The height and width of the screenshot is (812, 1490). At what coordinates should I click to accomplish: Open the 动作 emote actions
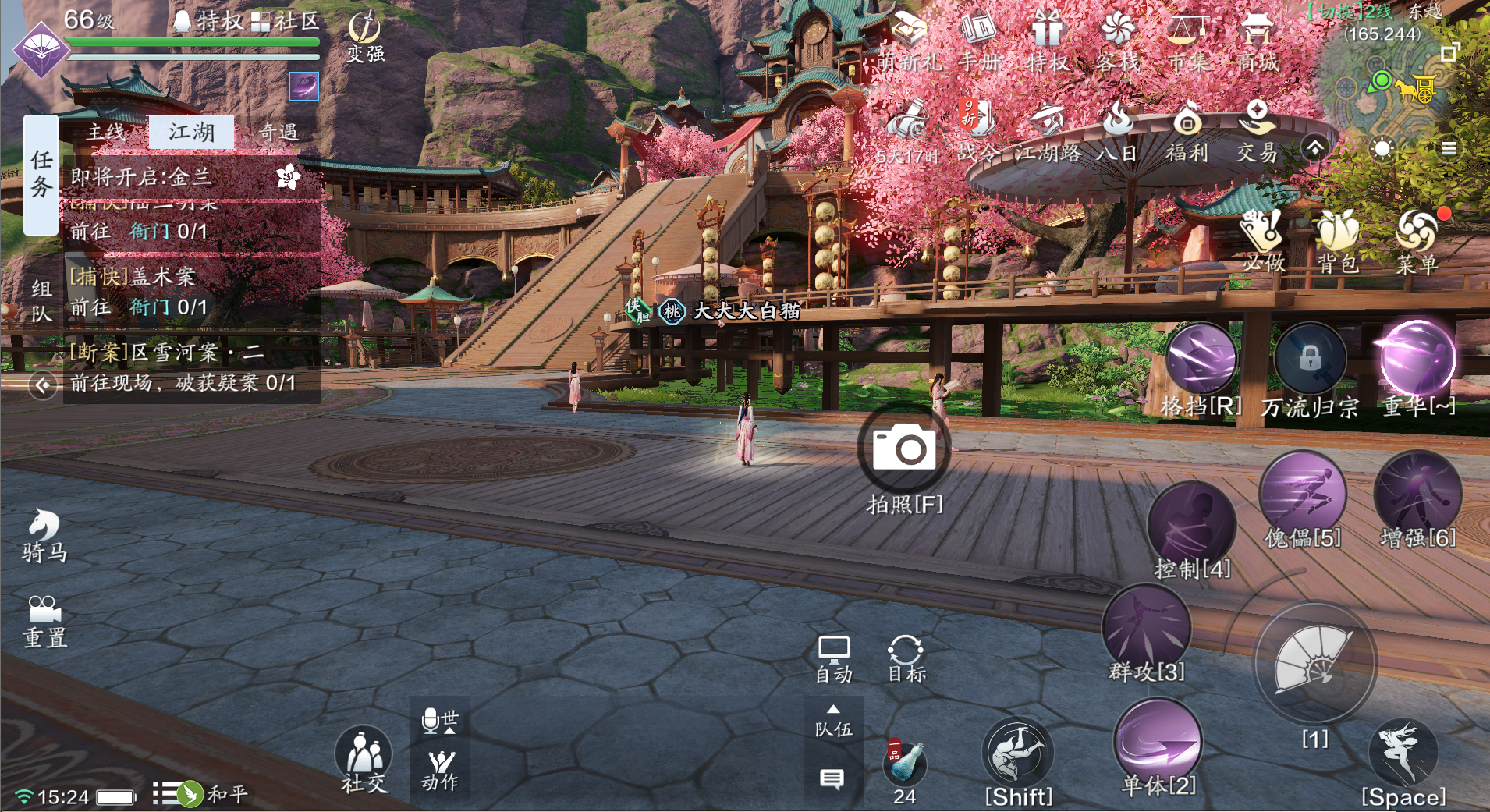click(x=441, y=769)
